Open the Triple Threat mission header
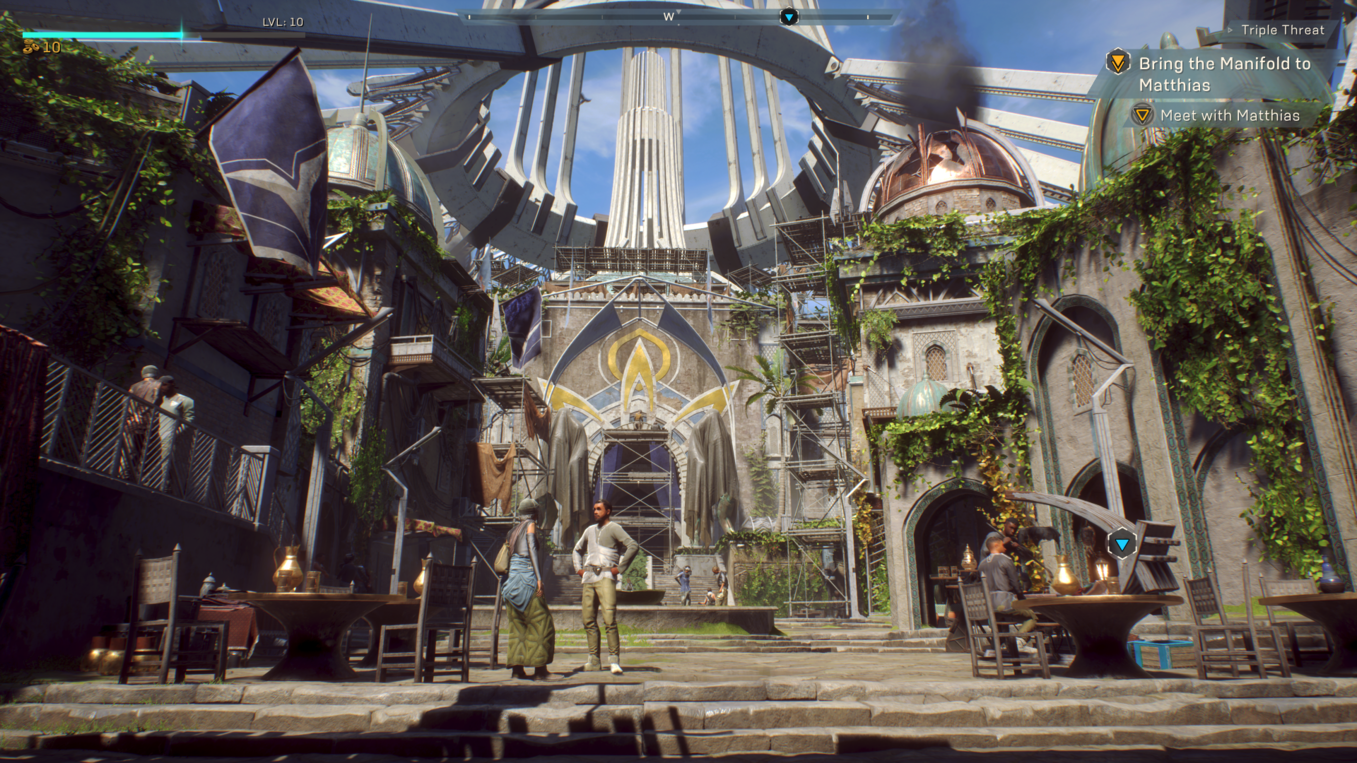Viewport: 1357px width, 763px height. 1282,30
